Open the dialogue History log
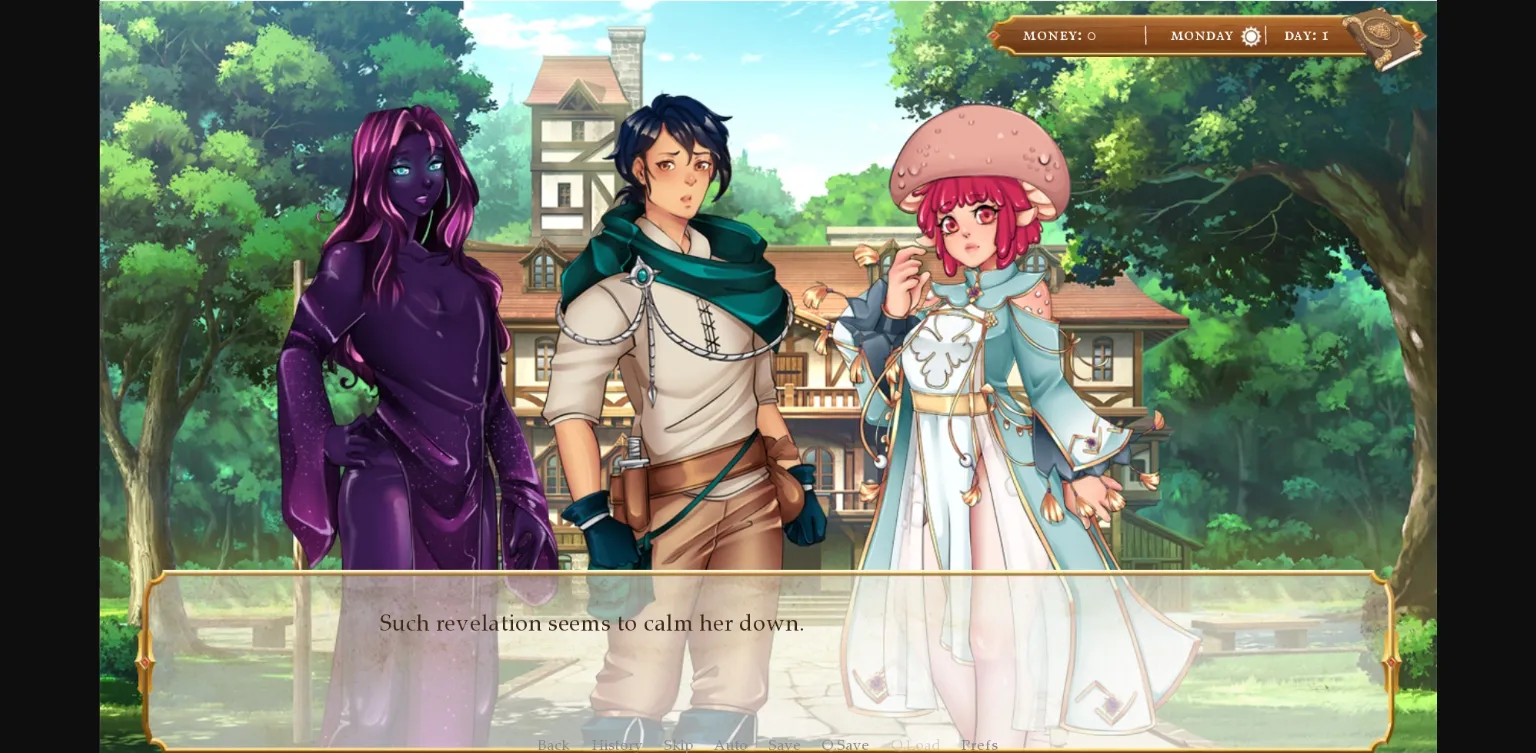The image size is (1536, 753). (x=617, y=745)
